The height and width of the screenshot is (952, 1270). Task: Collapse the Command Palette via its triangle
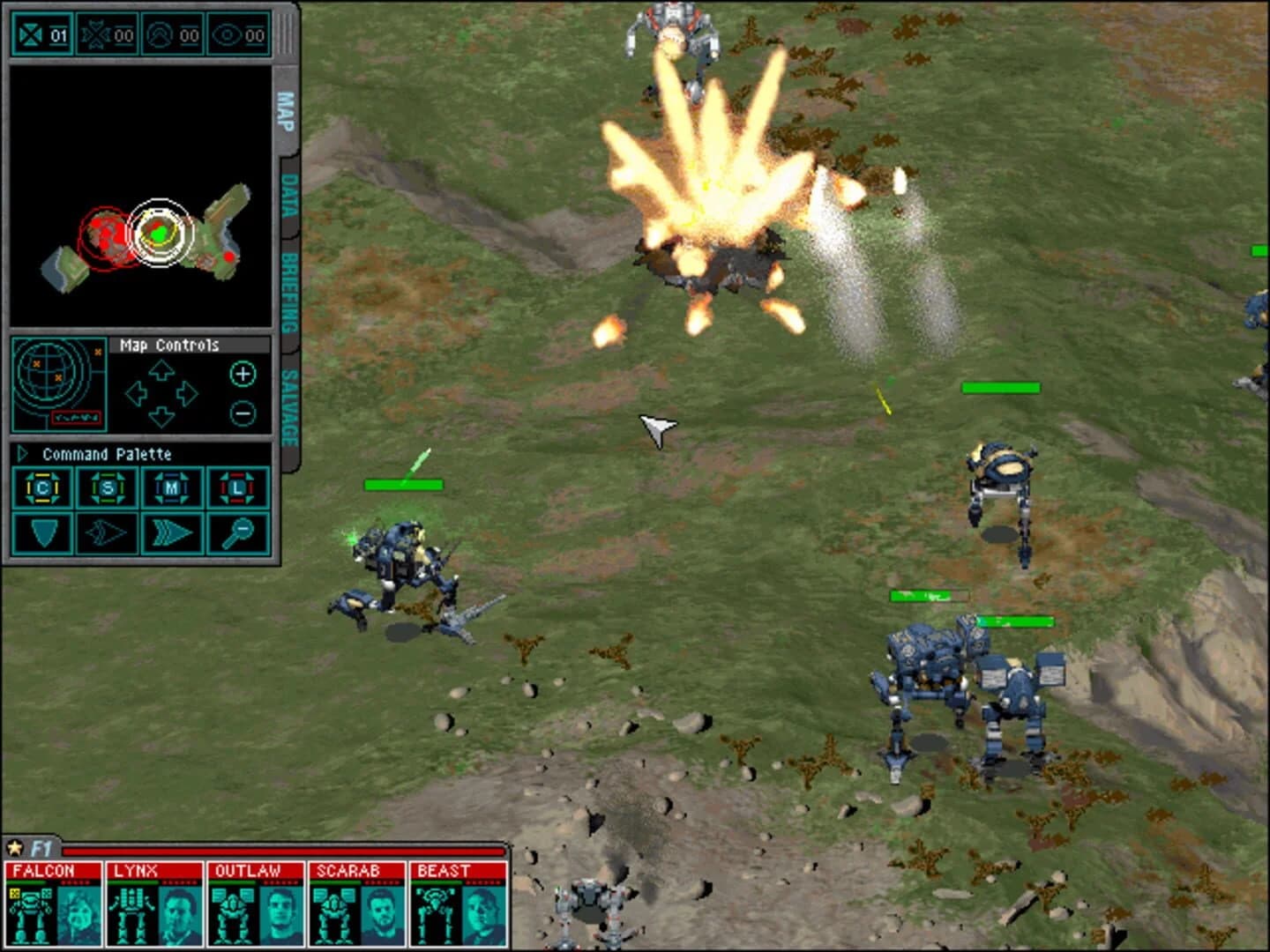pyautogui.click(x=22, y=454)
